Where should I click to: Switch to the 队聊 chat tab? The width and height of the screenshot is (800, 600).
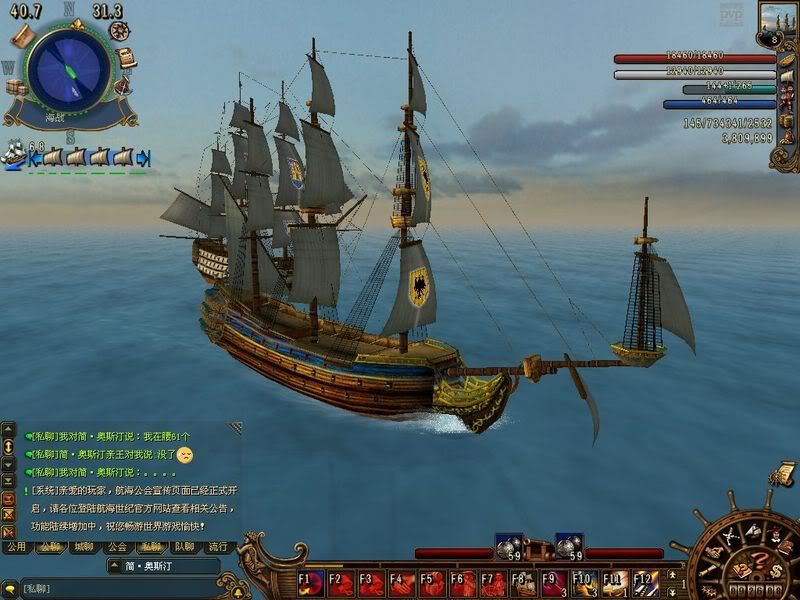pos(184,547)
